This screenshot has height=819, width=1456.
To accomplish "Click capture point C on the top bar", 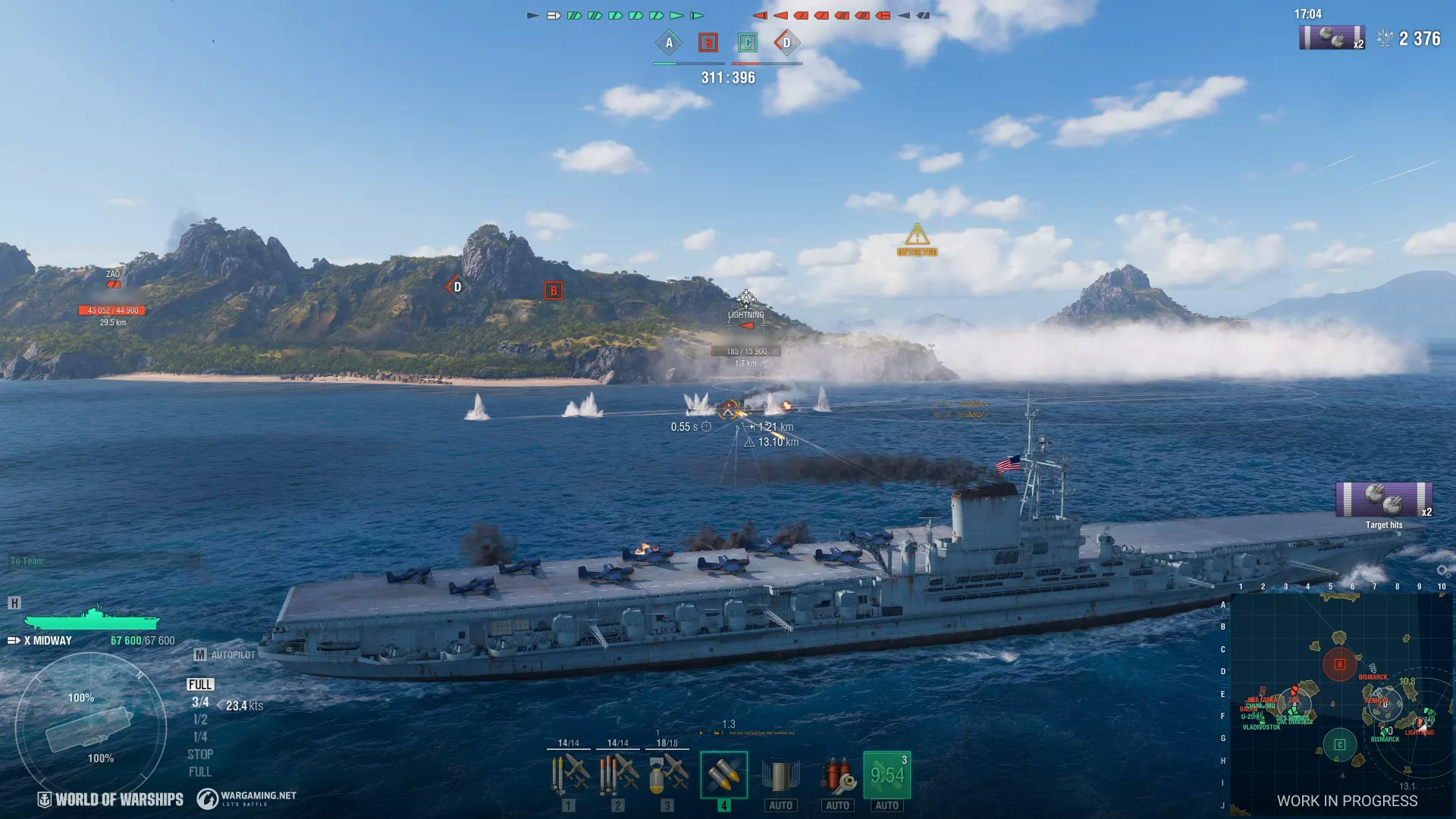I will tap(746, 43).
